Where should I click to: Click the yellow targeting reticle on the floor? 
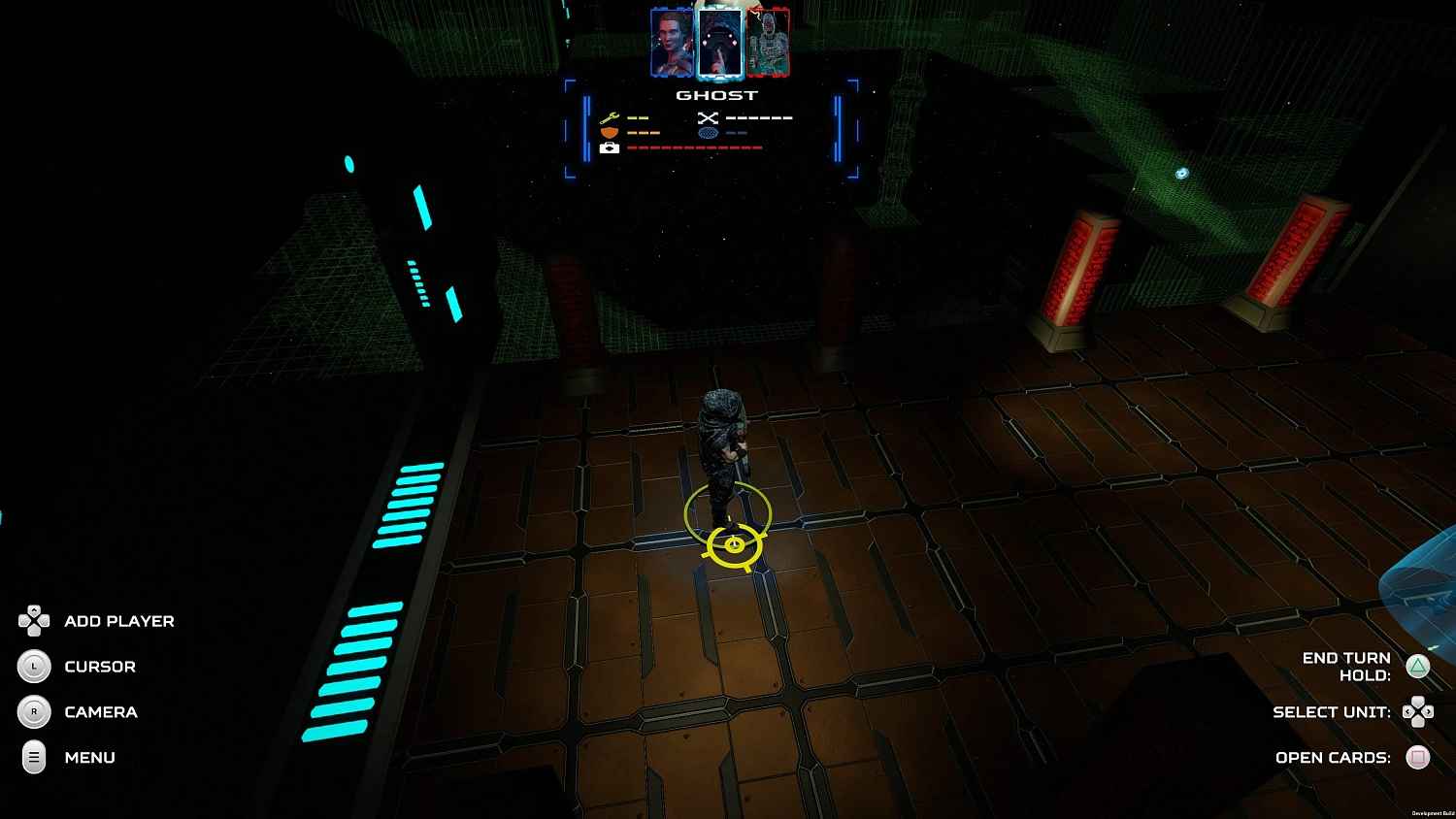(735, 545)
